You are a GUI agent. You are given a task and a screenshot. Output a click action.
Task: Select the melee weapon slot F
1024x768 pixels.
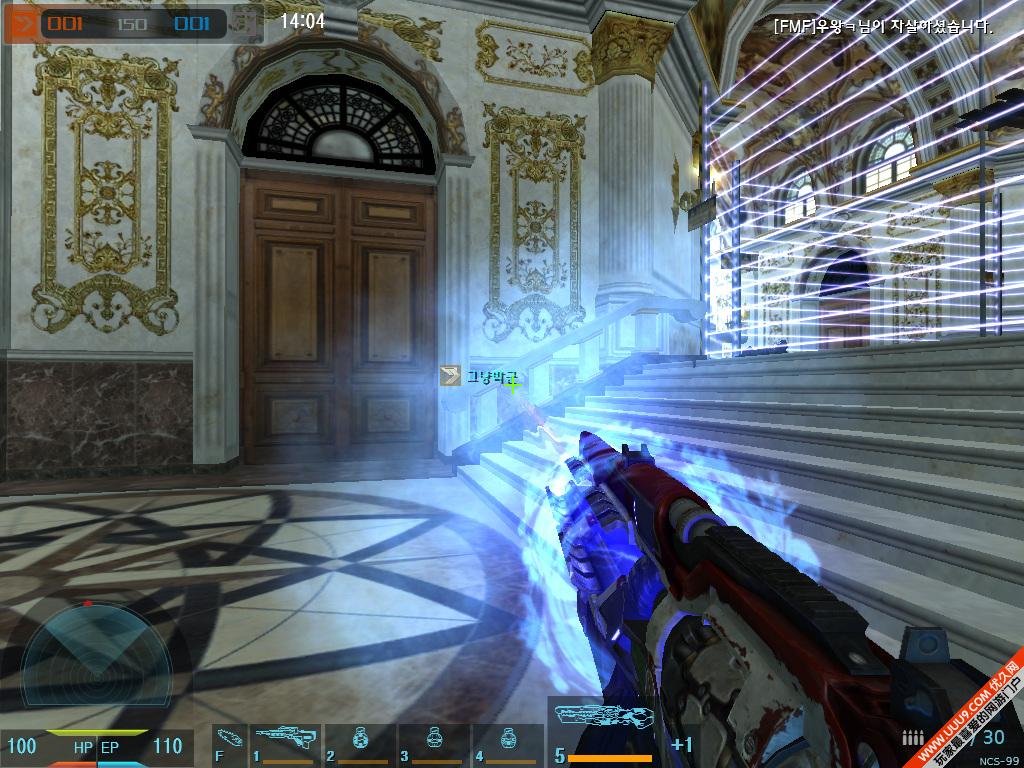(x=229, y=745)
